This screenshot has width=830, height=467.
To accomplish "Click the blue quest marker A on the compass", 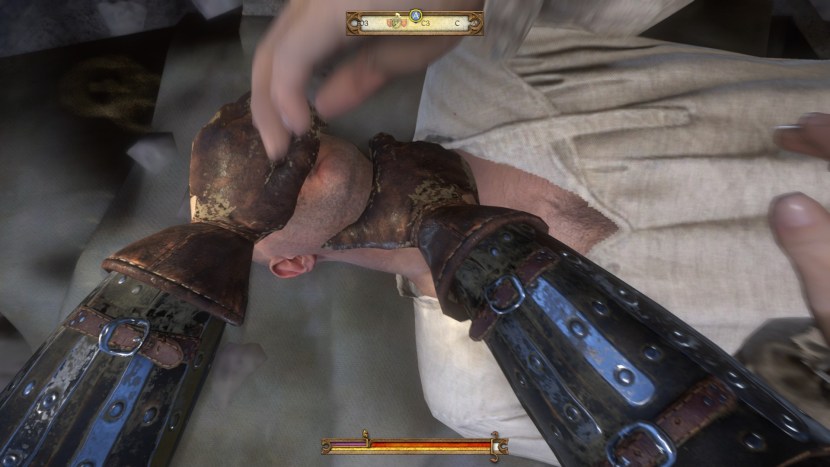I will pyautogui.click(x=415, y=15).
